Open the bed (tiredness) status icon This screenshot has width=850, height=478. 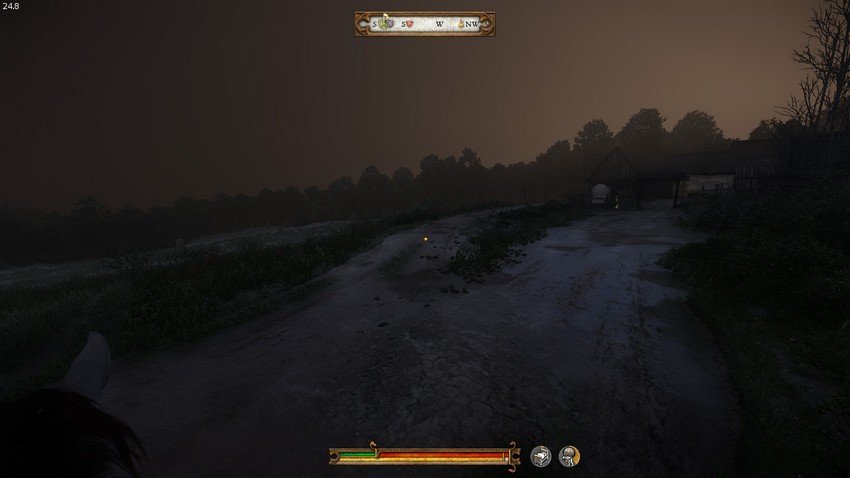541,456
